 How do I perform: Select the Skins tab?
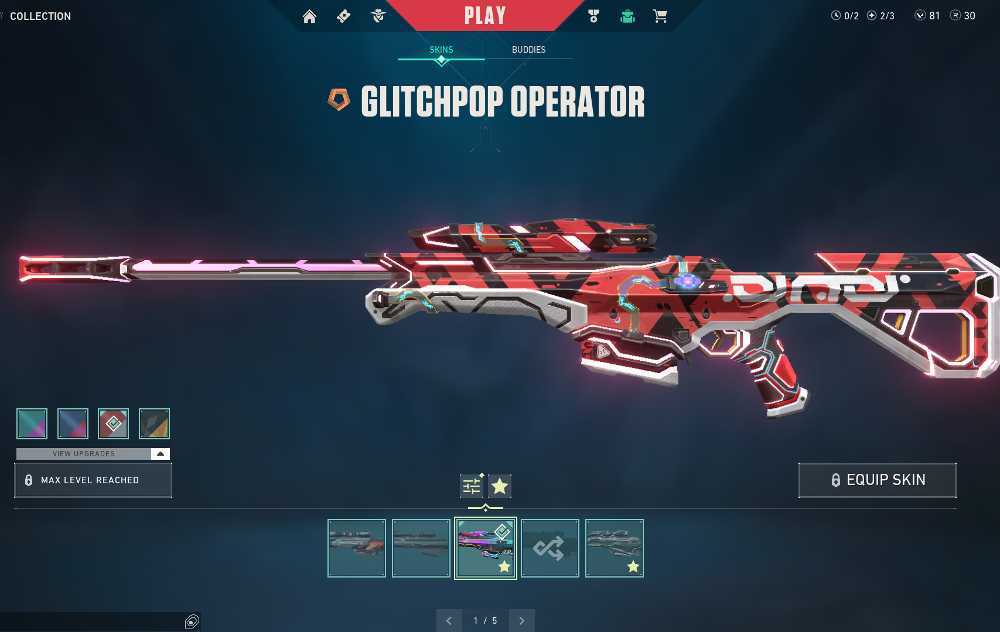tap(441, 49)
